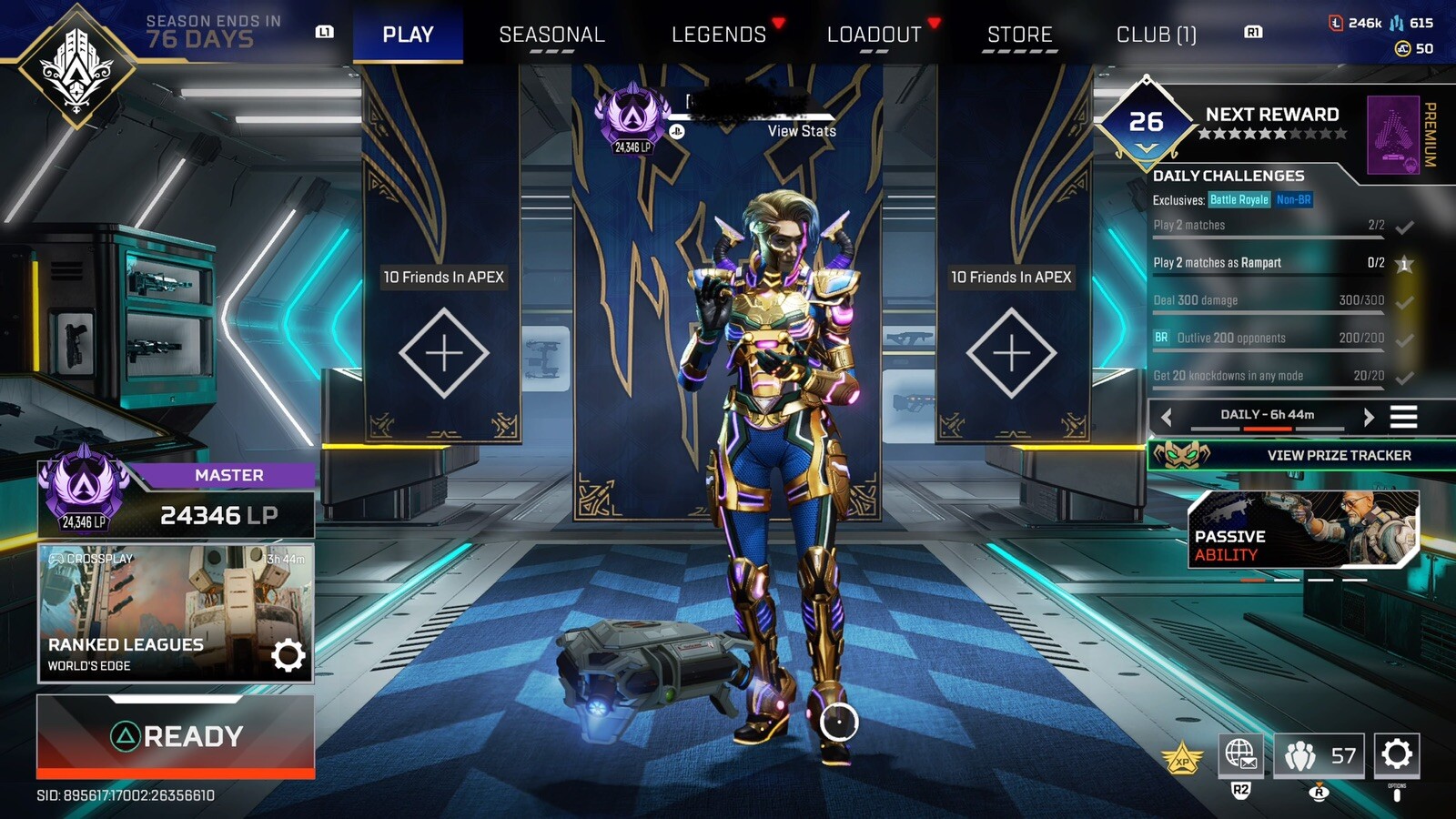Open Ranked Leagues game mode selector
Viewport: 1456px width, 819px height.
point(176,612)
